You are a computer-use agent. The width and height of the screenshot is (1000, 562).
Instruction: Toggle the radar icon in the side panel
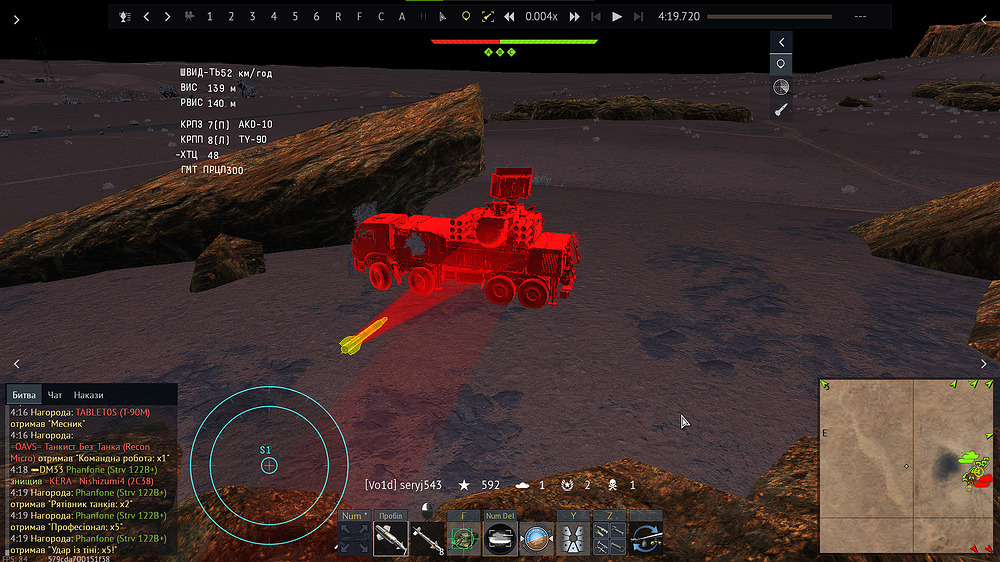click(x=782, y=87)
